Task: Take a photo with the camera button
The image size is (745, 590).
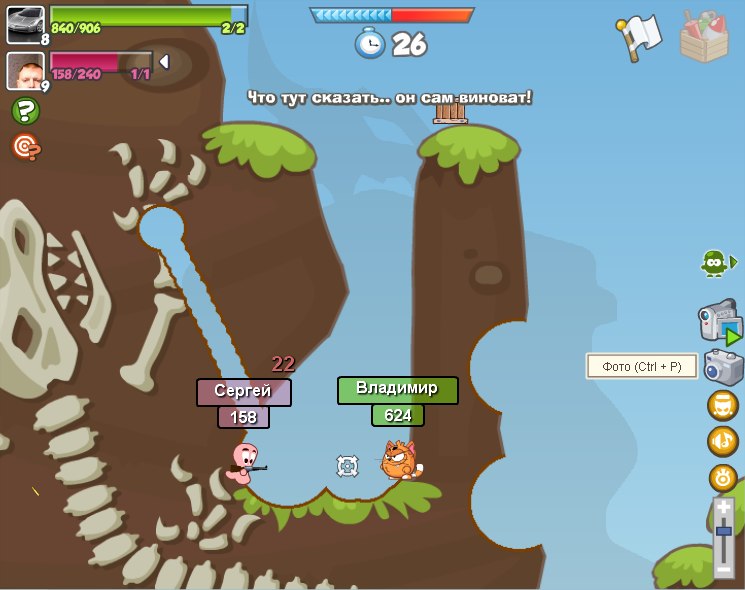Action: pos(723,367)
